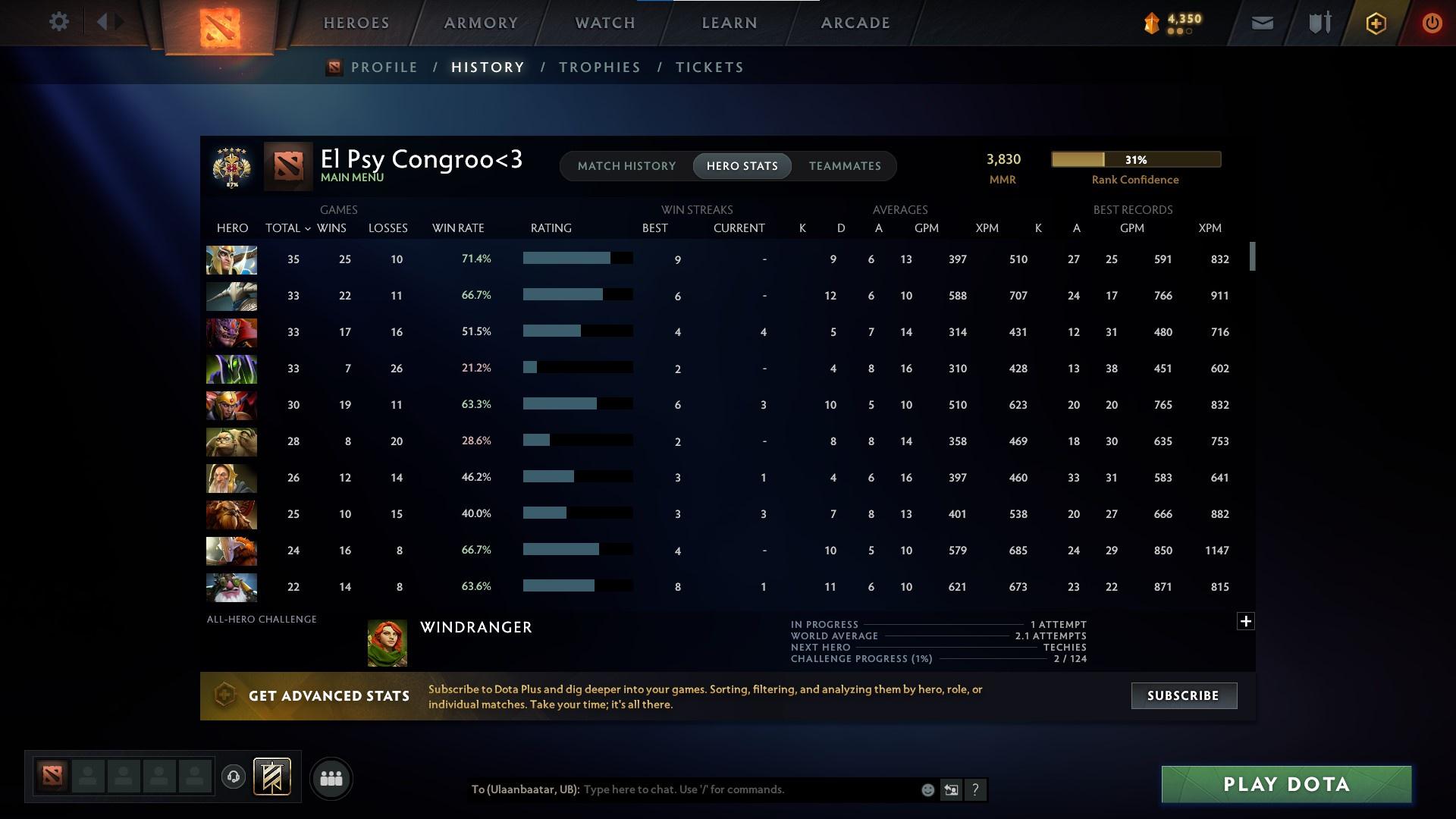
Task: Click the Windranger portrait thumbnail
Action: (387, 642)
